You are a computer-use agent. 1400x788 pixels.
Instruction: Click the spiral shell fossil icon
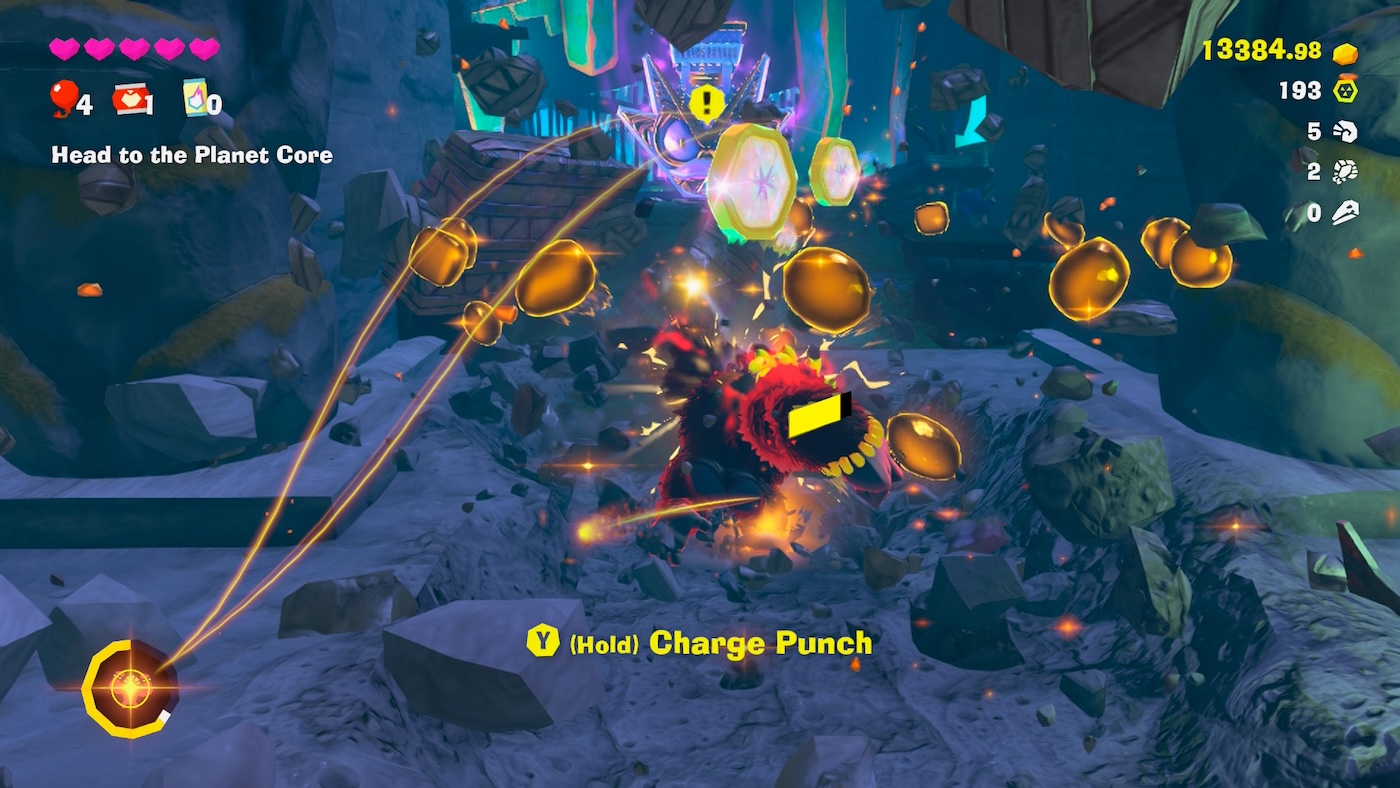tap(1346, 131)
